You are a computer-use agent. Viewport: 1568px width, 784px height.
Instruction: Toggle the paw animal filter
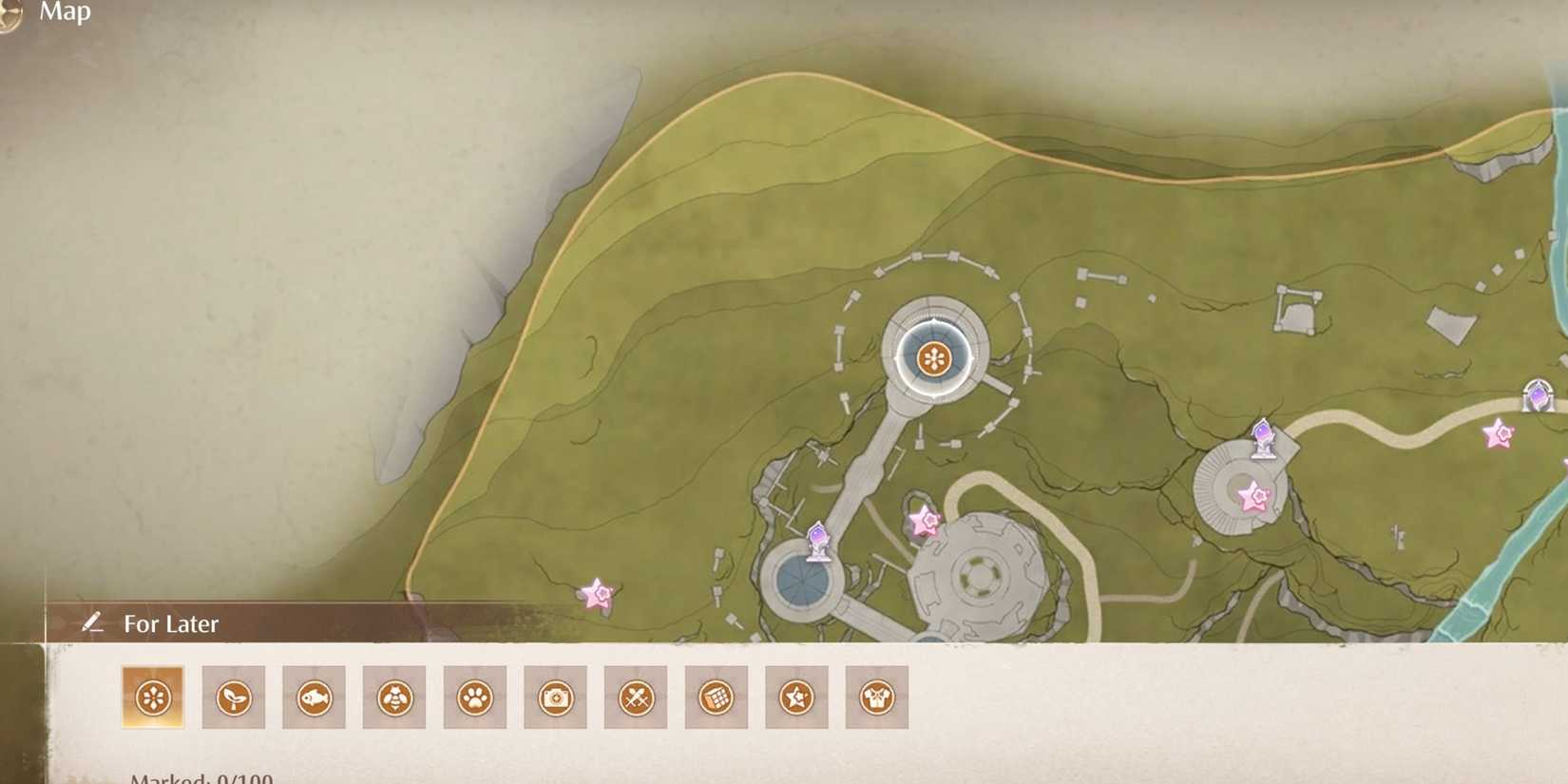click(475, 697)
